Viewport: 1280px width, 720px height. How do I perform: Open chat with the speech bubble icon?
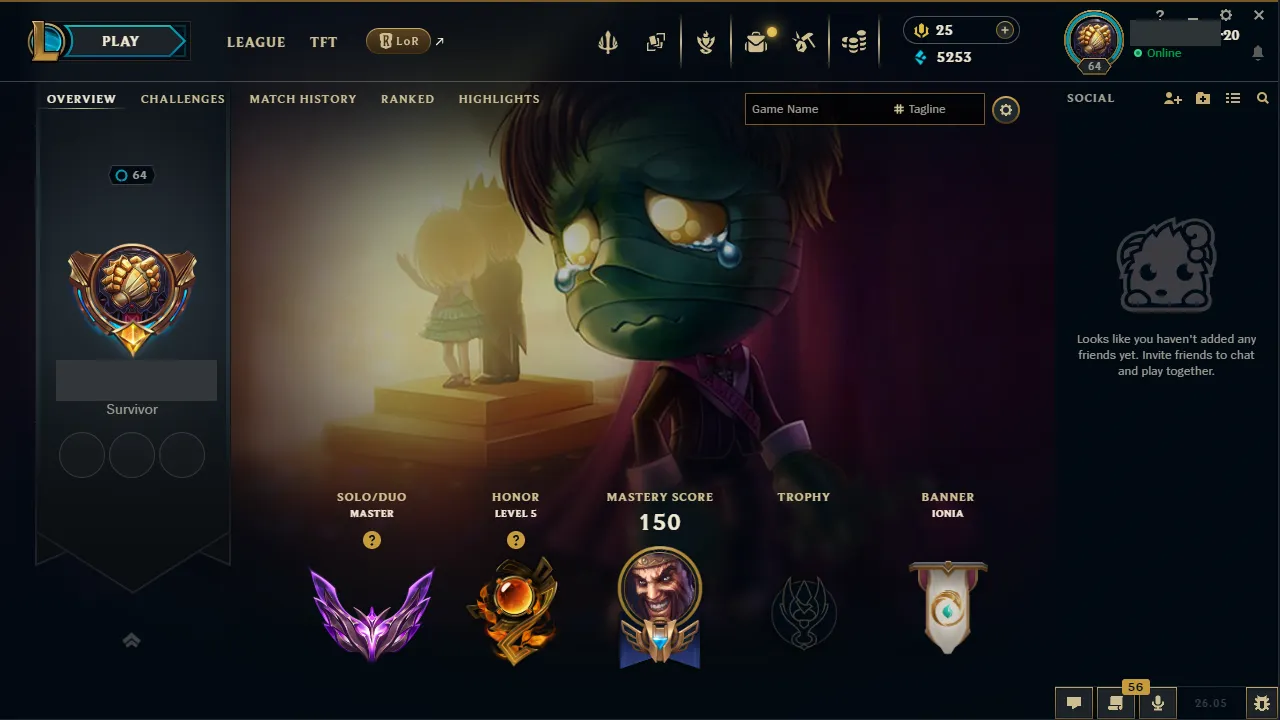click(x=1073, y=702)
